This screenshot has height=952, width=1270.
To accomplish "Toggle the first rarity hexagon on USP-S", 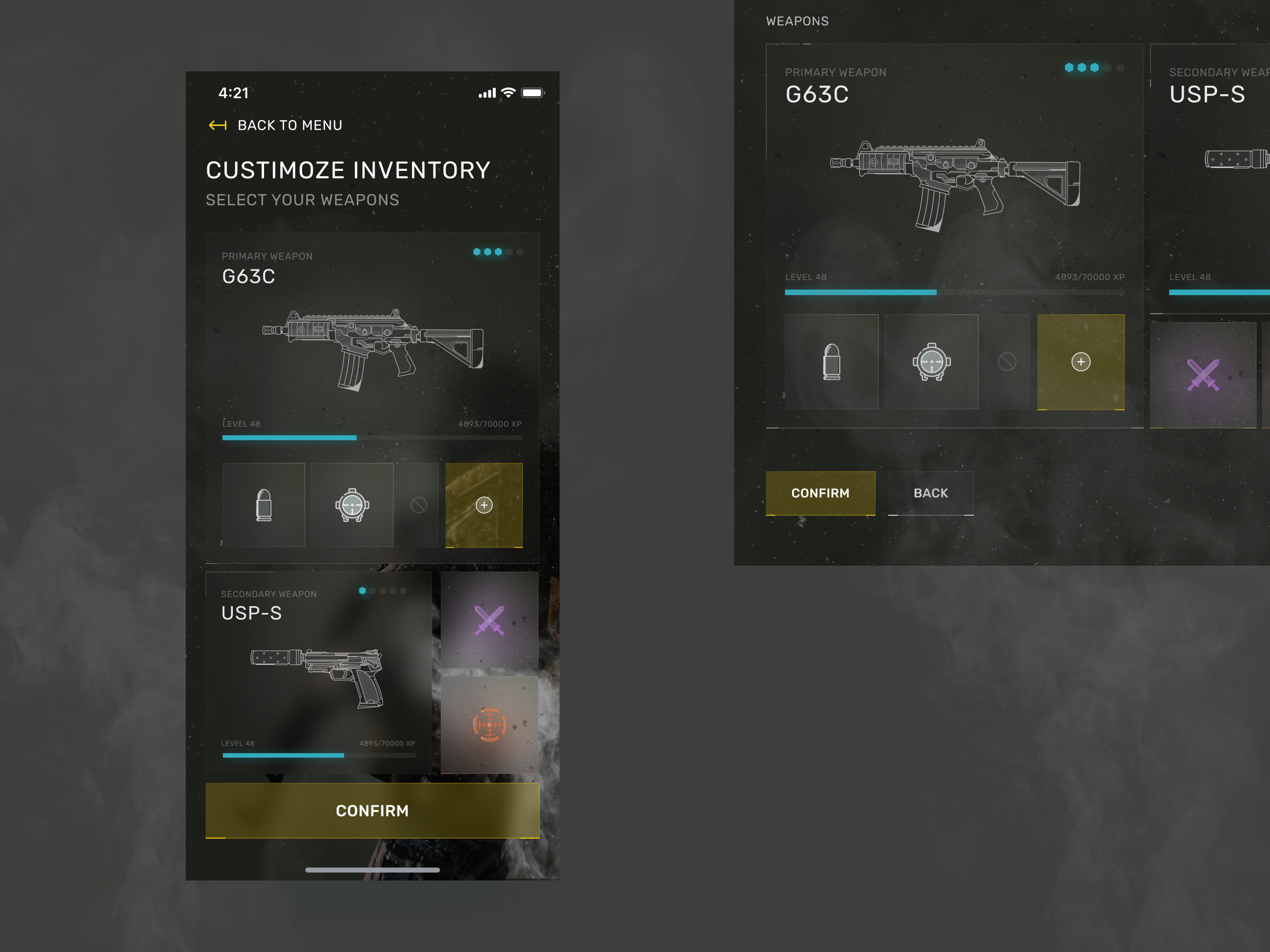I will [362, 590].
